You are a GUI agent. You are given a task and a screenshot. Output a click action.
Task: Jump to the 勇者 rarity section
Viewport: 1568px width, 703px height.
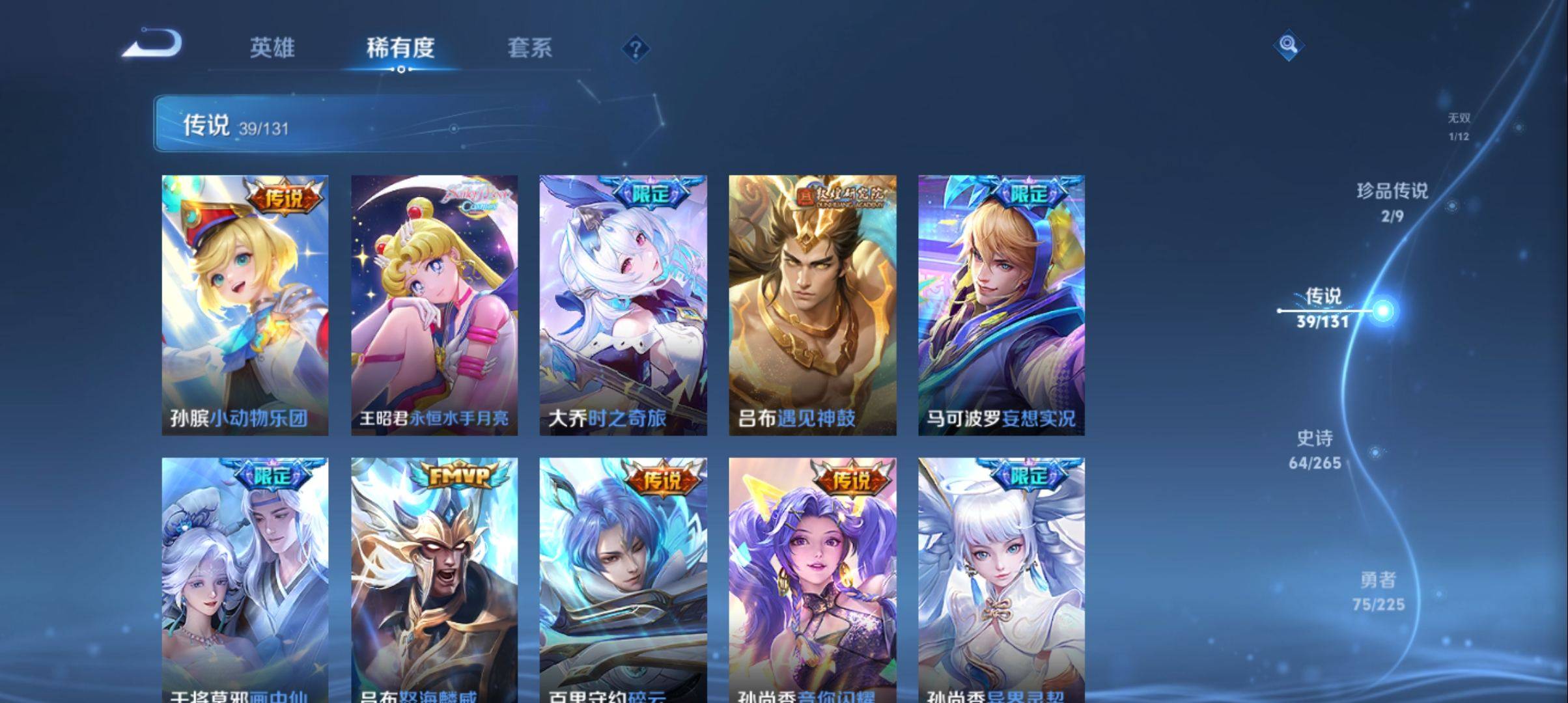[x=1378, y=591]
